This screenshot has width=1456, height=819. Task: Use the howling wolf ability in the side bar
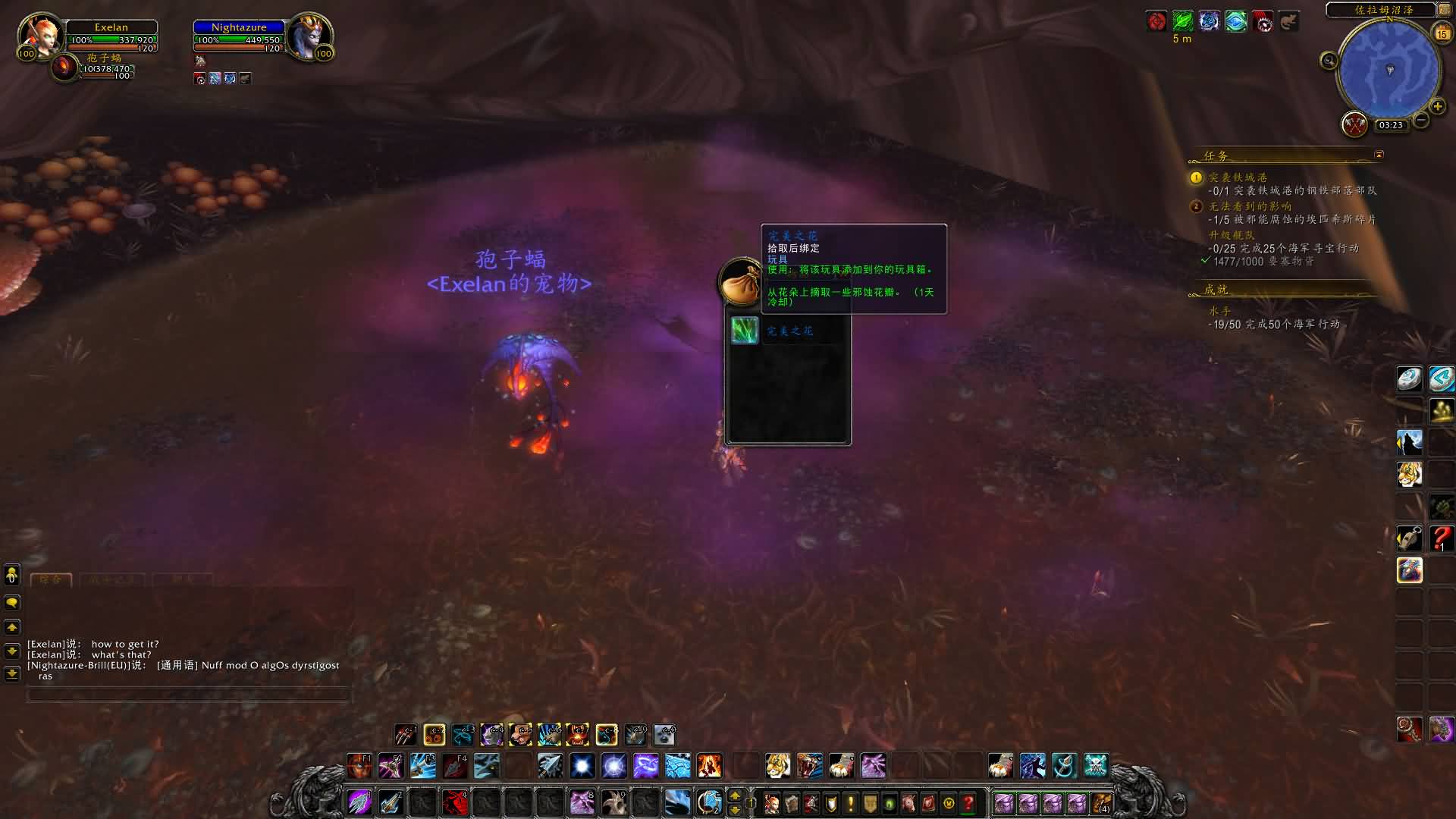(x=1410, y=442)
